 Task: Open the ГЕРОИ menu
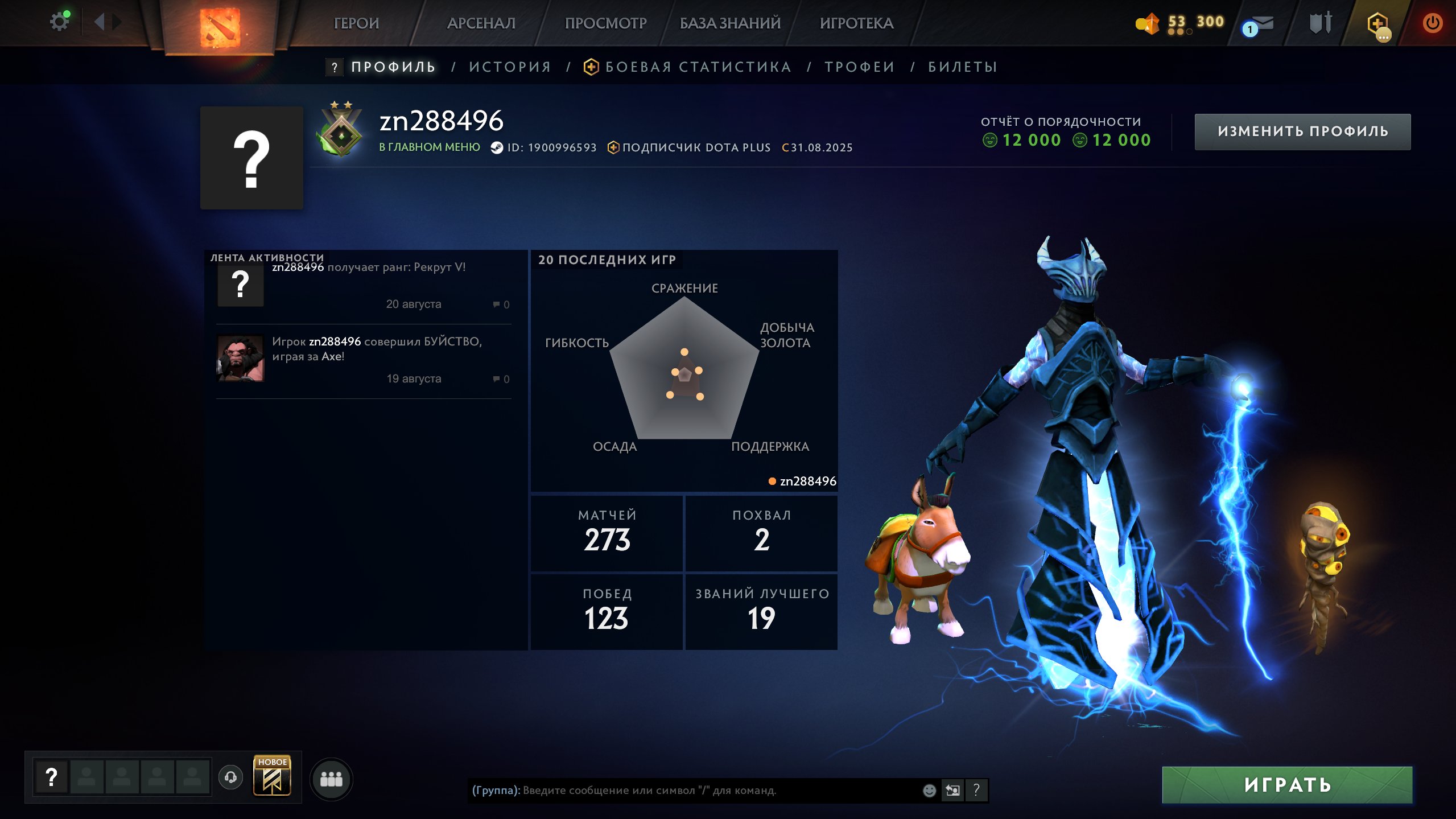point(356,23)
